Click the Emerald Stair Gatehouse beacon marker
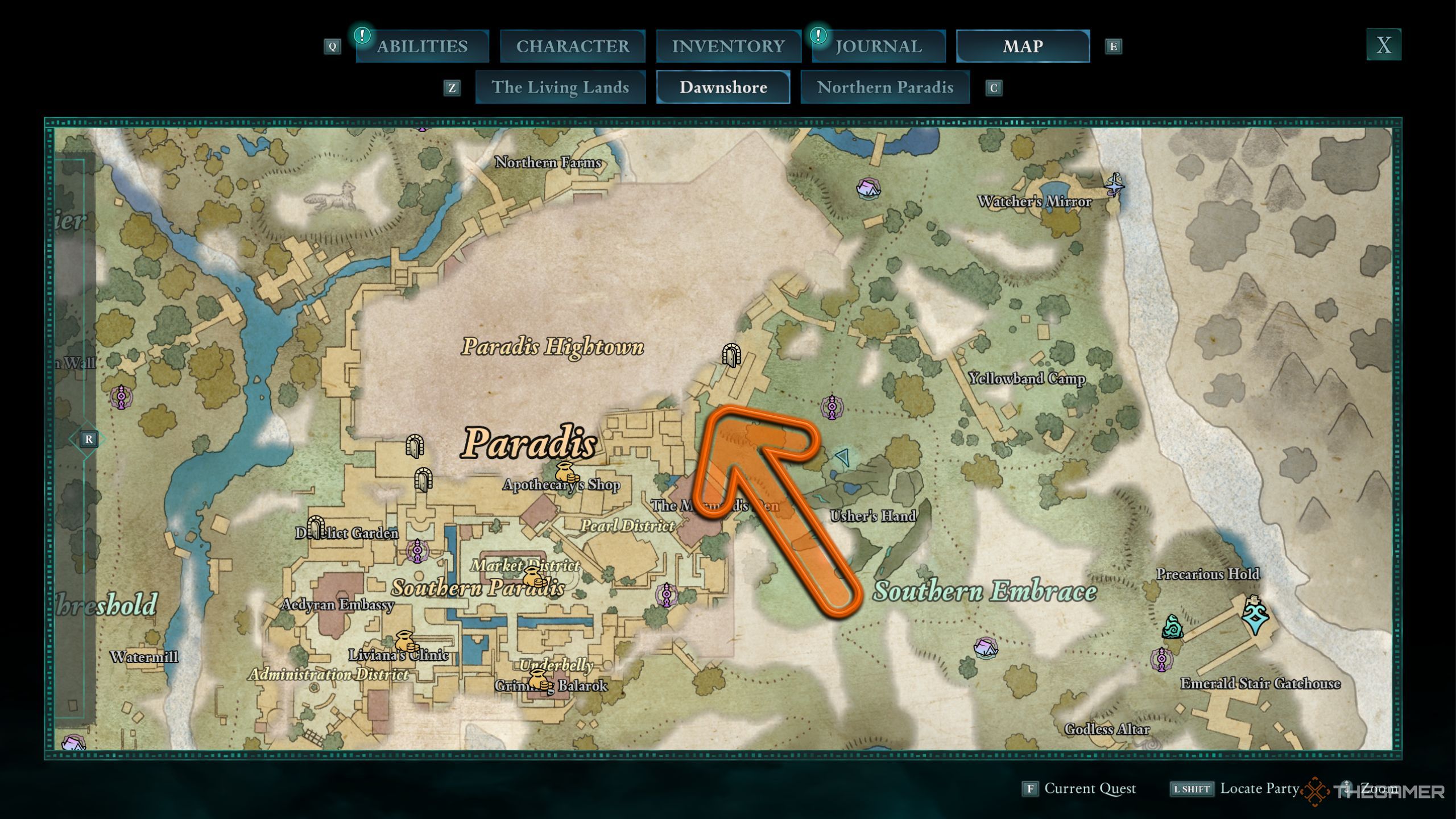Image resolution: width=1456 pixels, height=819 pixels. (x=1161, y=660)
